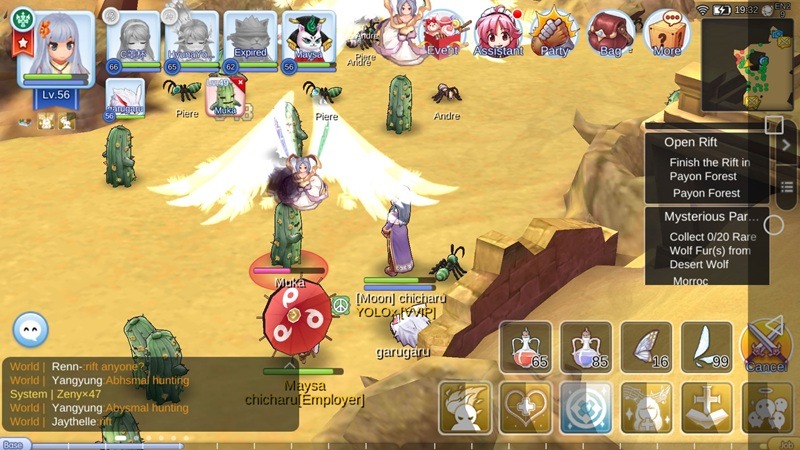The width and height of the screenshot is (800, 450).
Task: Activate the blue glowing circle skill
Action: [x=586, y=408]
